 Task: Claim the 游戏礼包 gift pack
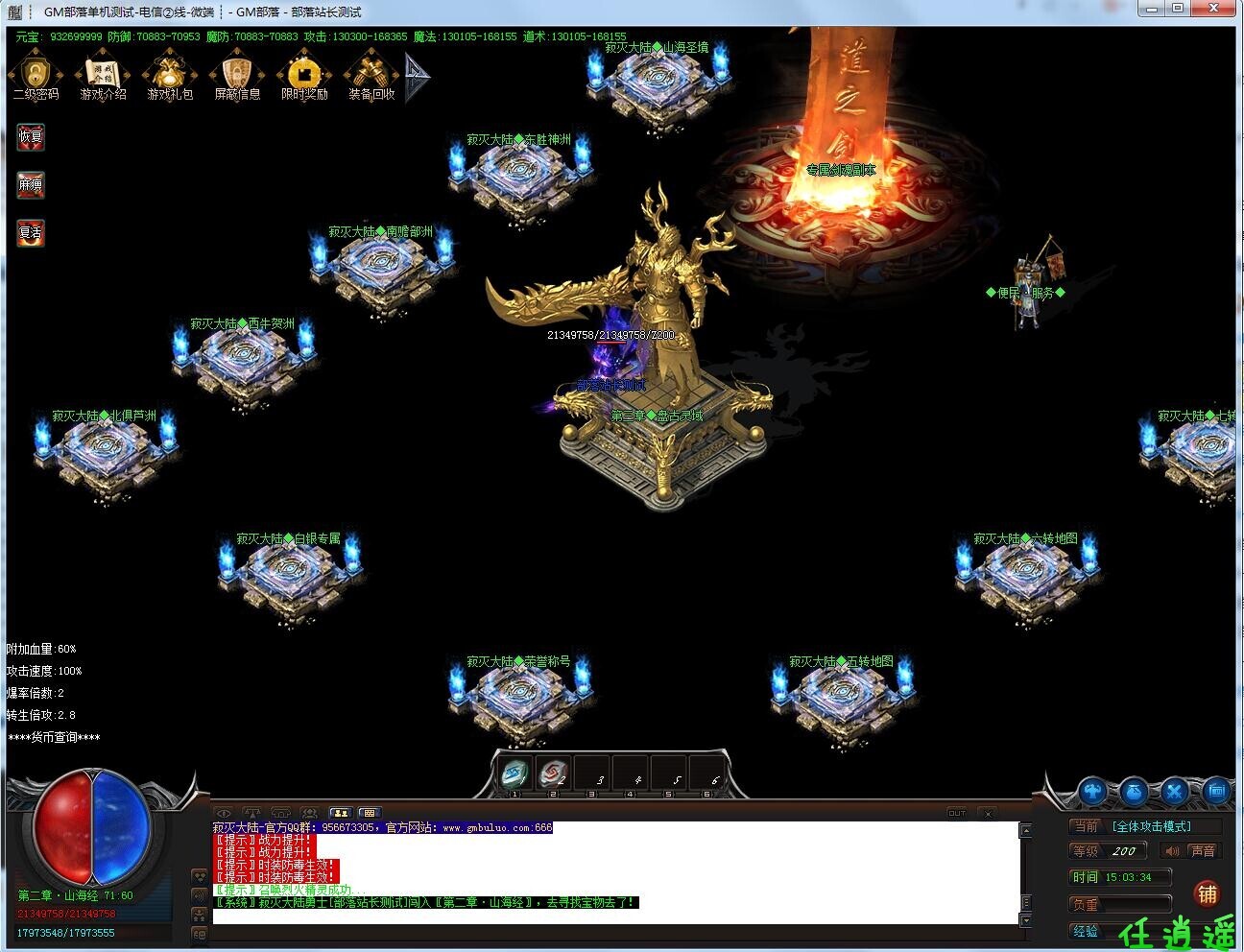(170, 77)
